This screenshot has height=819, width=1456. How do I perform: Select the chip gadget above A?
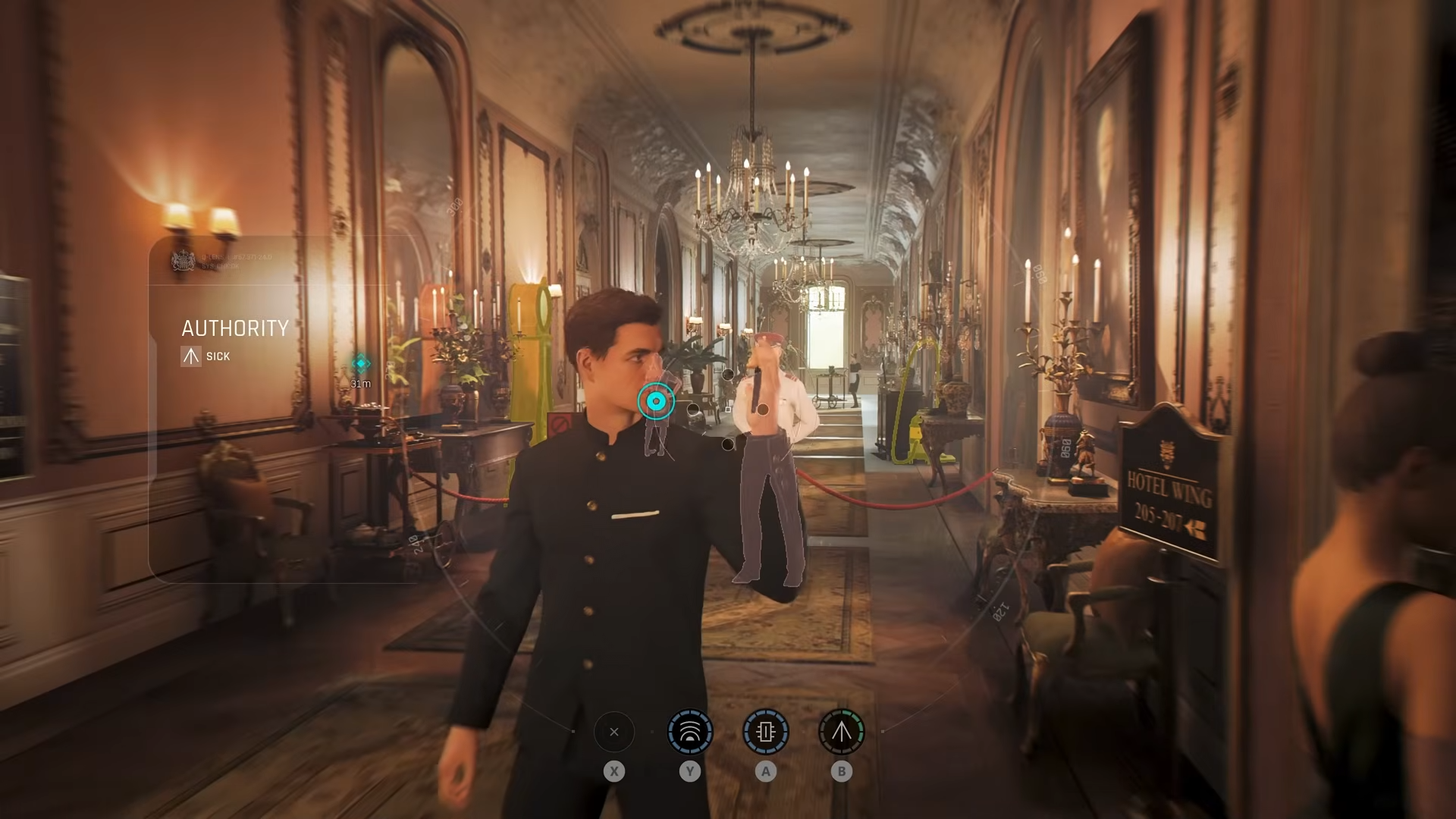[766, 730]
